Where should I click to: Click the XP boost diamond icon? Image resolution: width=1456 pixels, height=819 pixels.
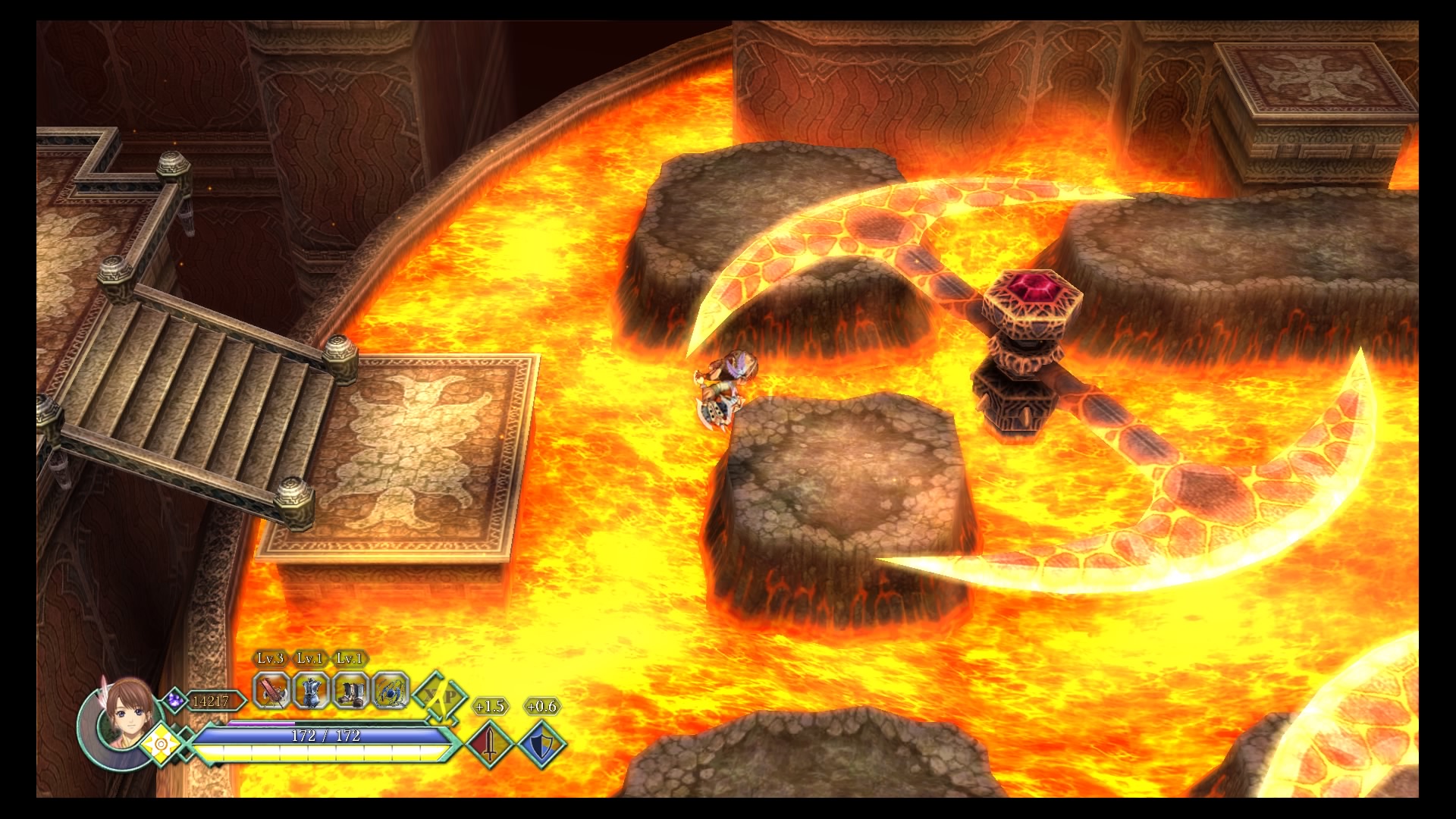(441, 697)
